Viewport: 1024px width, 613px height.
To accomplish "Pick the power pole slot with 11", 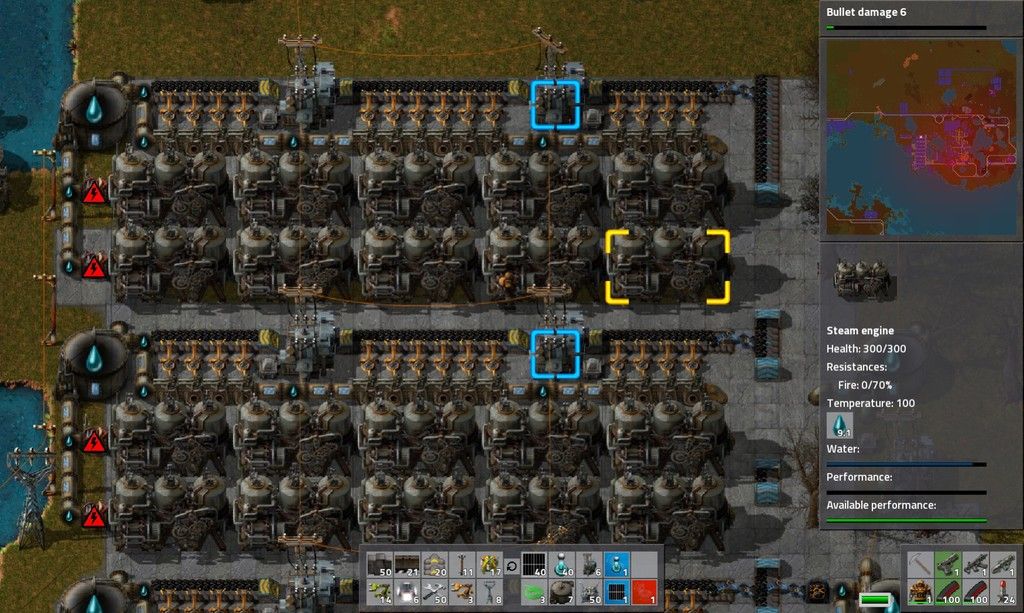I will pos(463,565).
